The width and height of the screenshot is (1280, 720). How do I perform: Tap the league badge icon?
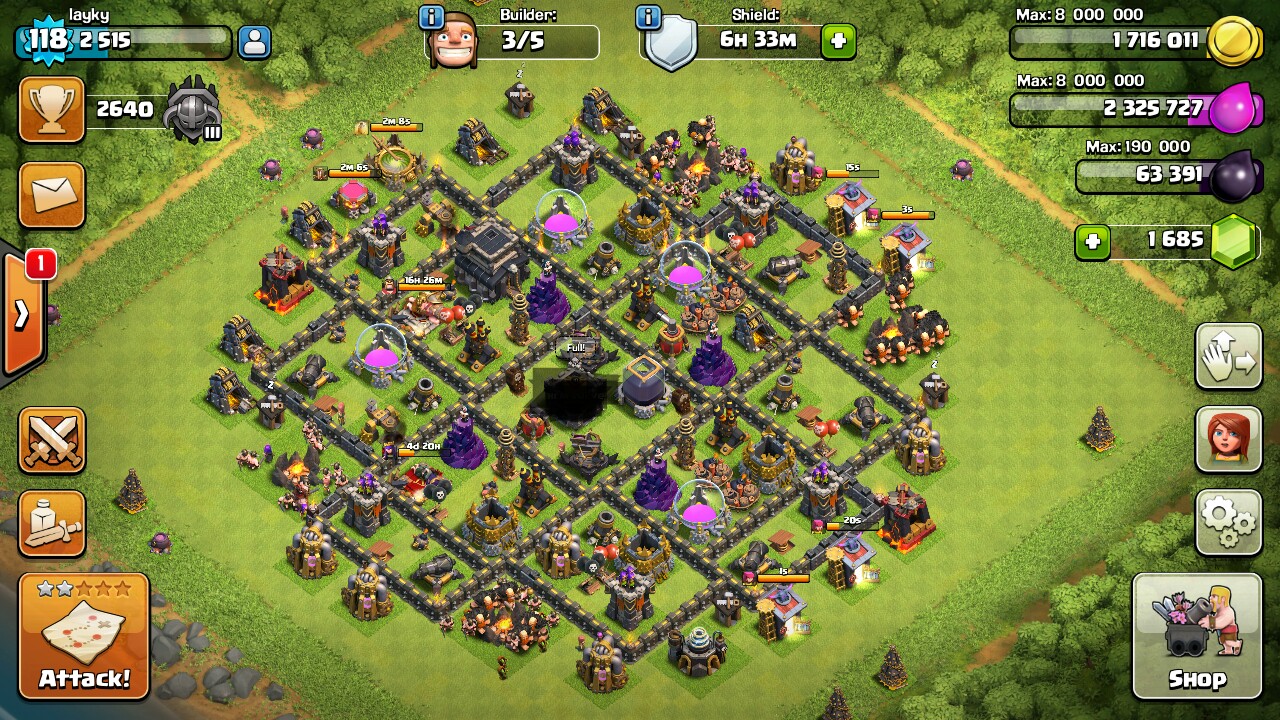tap(192, 109)
